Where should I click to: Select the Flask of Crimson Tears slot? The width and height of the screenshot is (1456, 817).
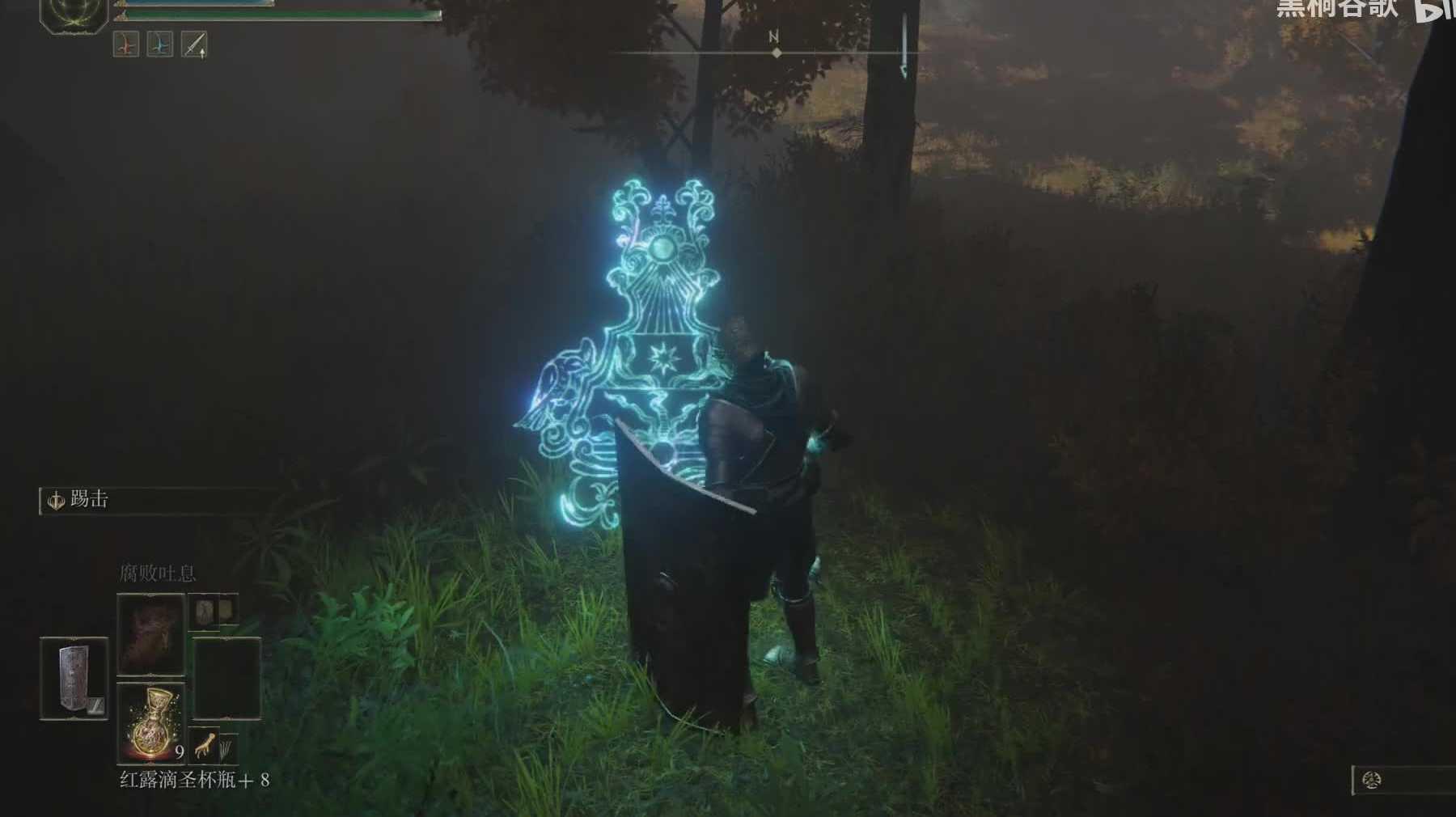pos(151,722)
